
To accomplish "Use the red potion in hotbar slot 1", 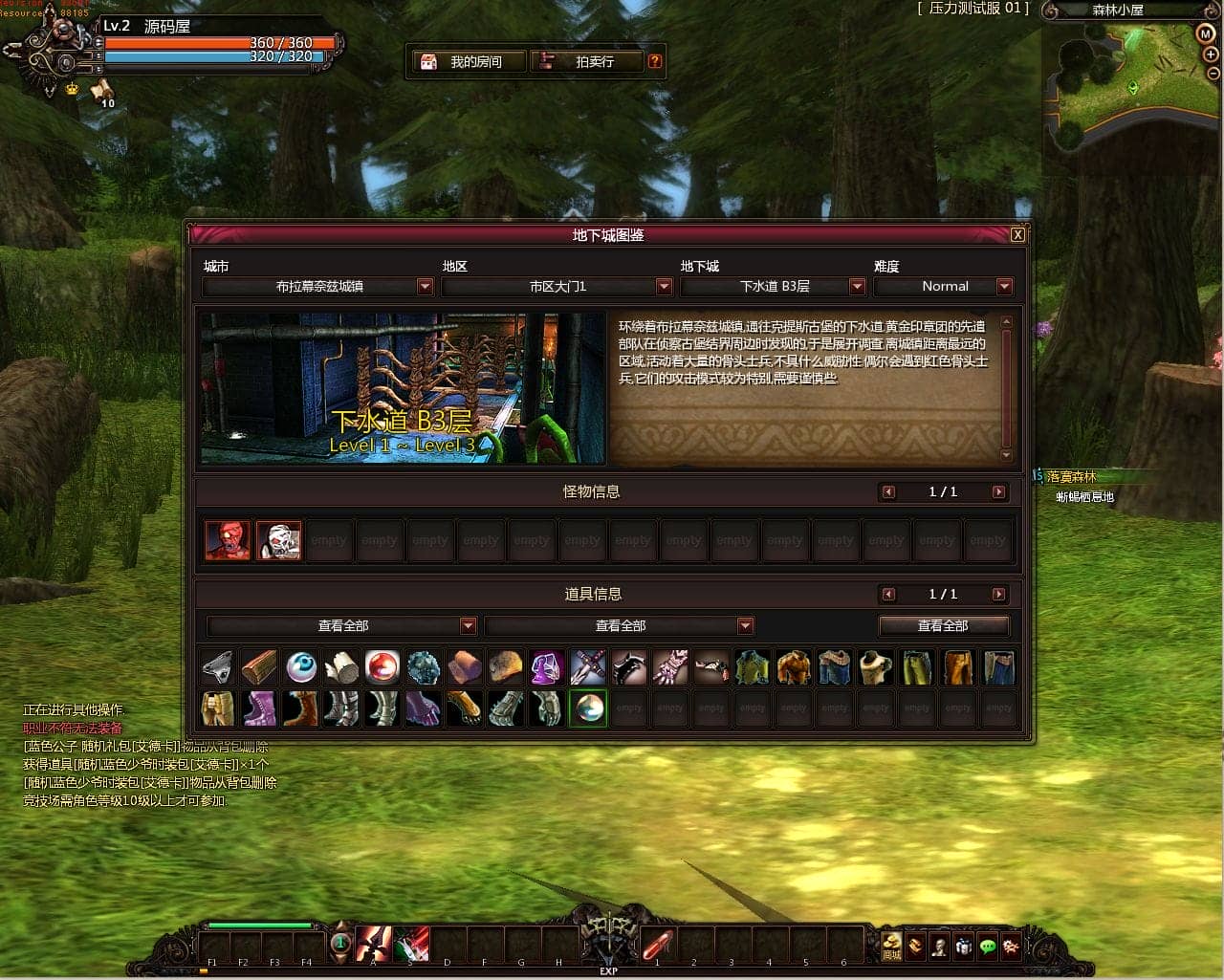I will (x=657, y=945).
